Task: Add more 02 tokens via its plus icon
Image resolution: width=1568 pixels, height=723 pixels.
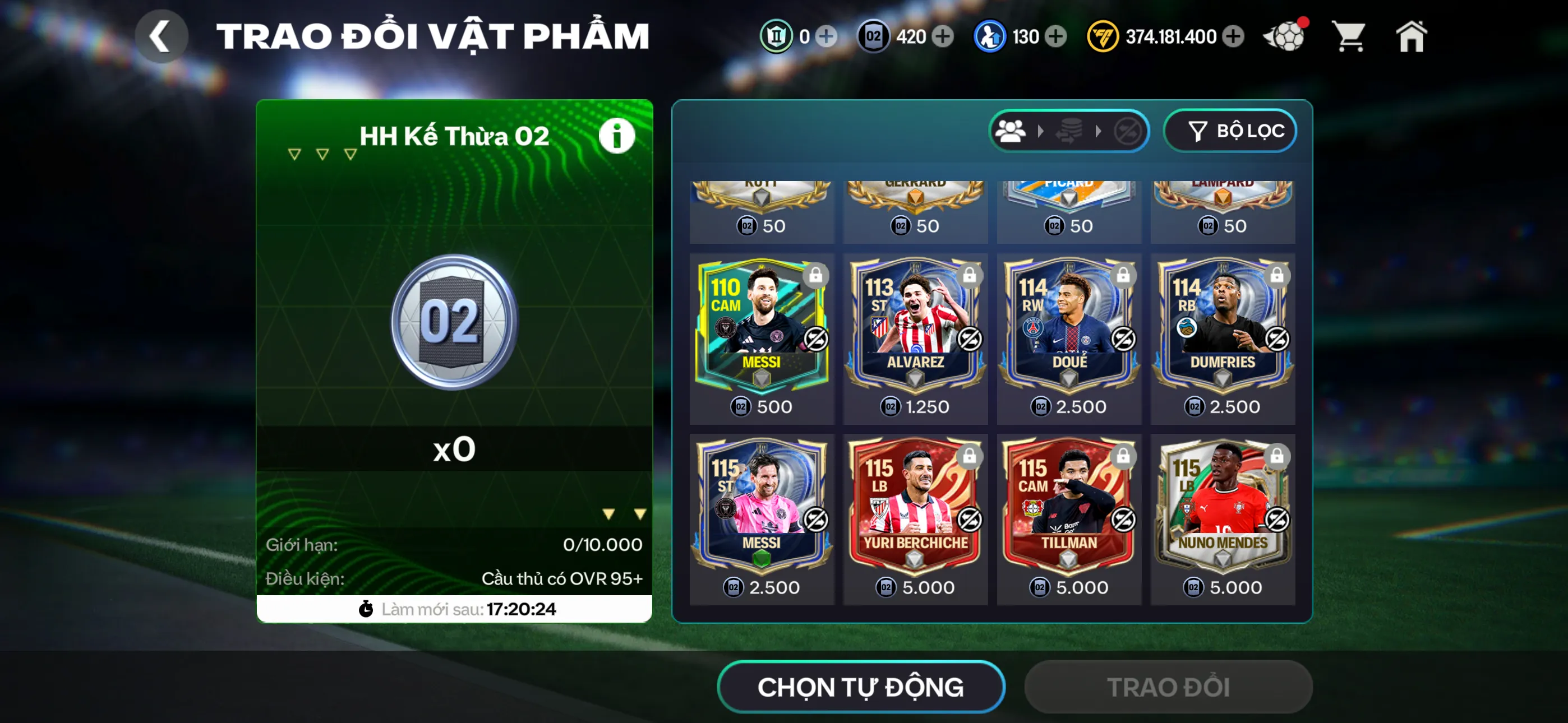Action: [943, 36]
